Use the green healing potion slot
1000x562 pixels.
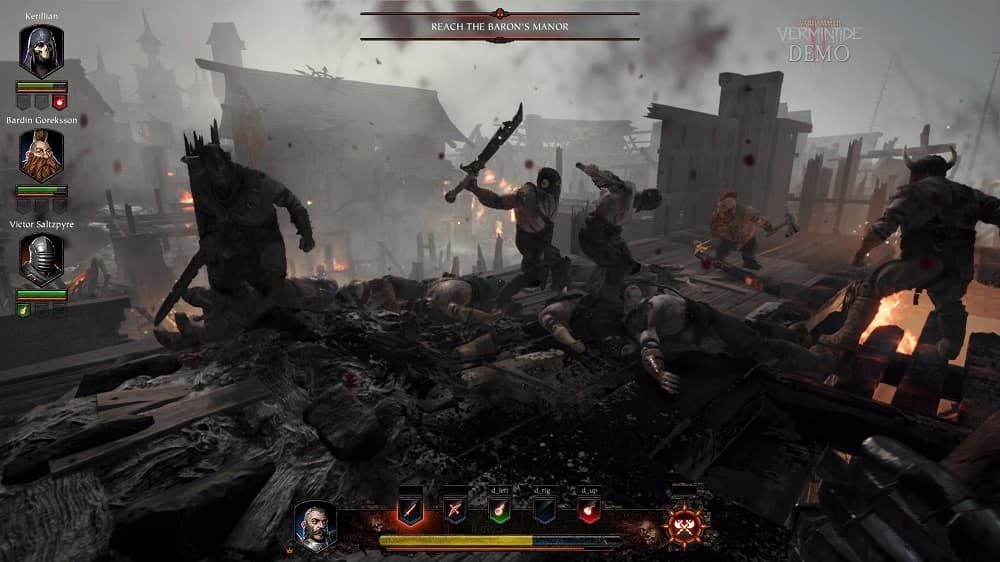point(500,509)
